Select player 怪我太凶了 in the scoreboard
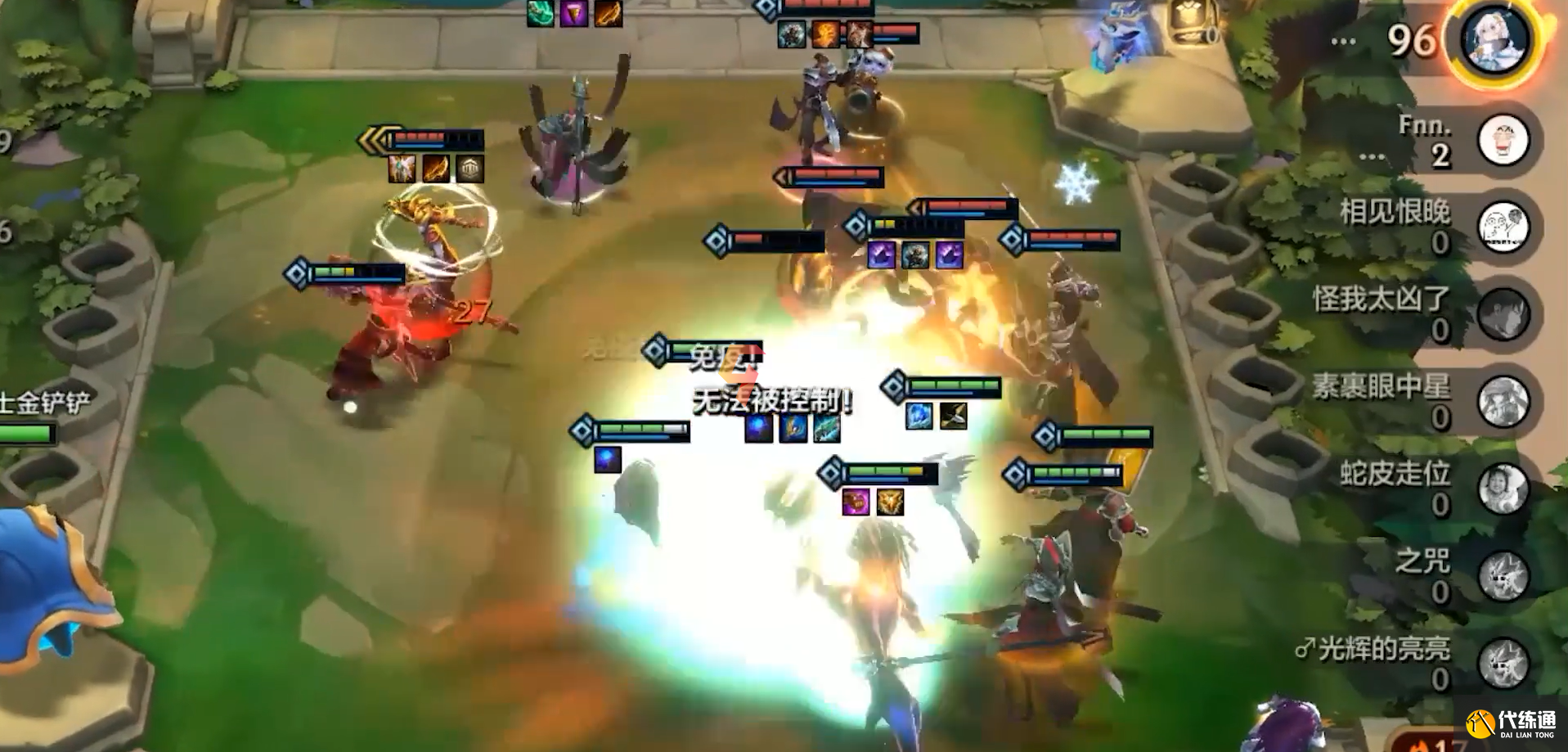The image size is (1568, 752). coord(1503,314)
